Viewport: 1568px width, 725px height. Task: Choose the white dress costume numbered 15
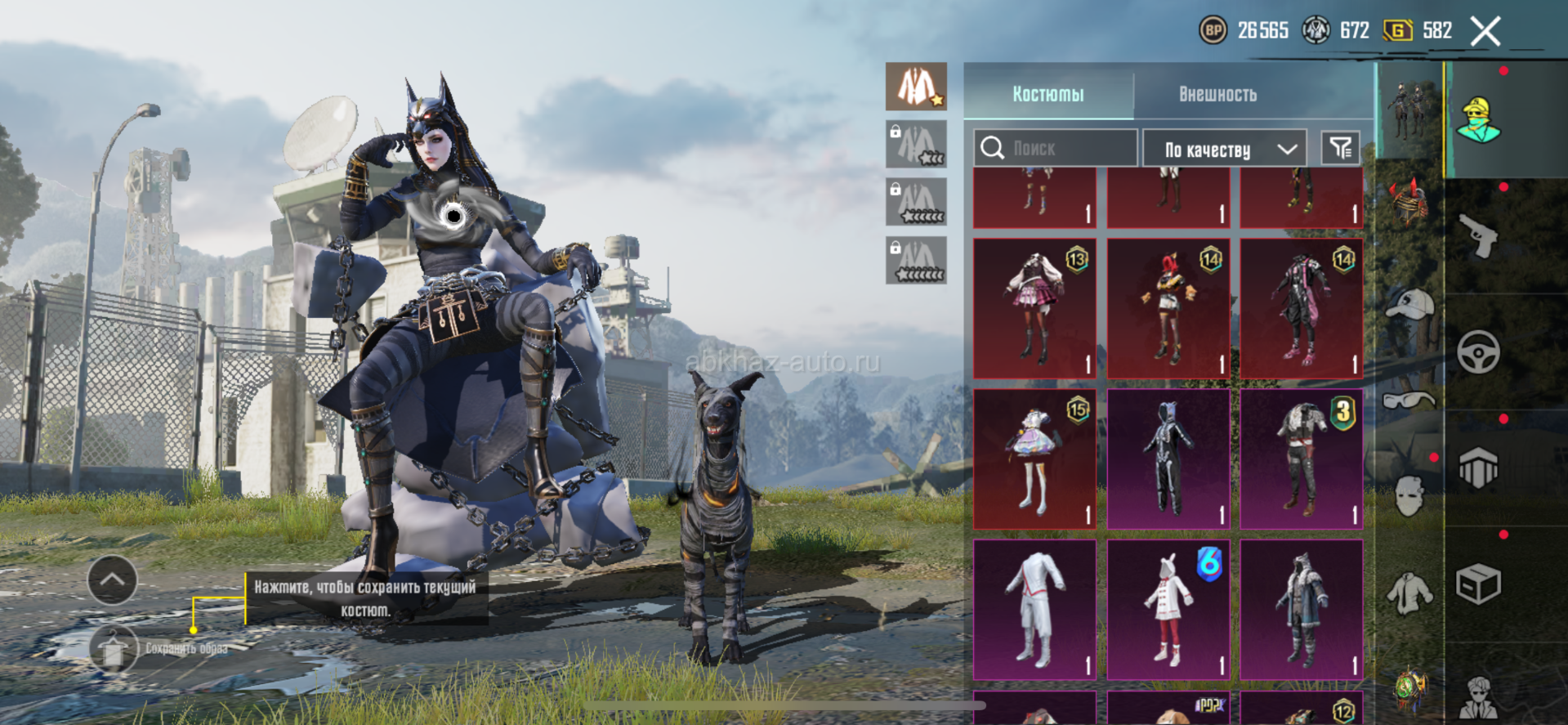pyautogui.click(x=1034, y=459)
